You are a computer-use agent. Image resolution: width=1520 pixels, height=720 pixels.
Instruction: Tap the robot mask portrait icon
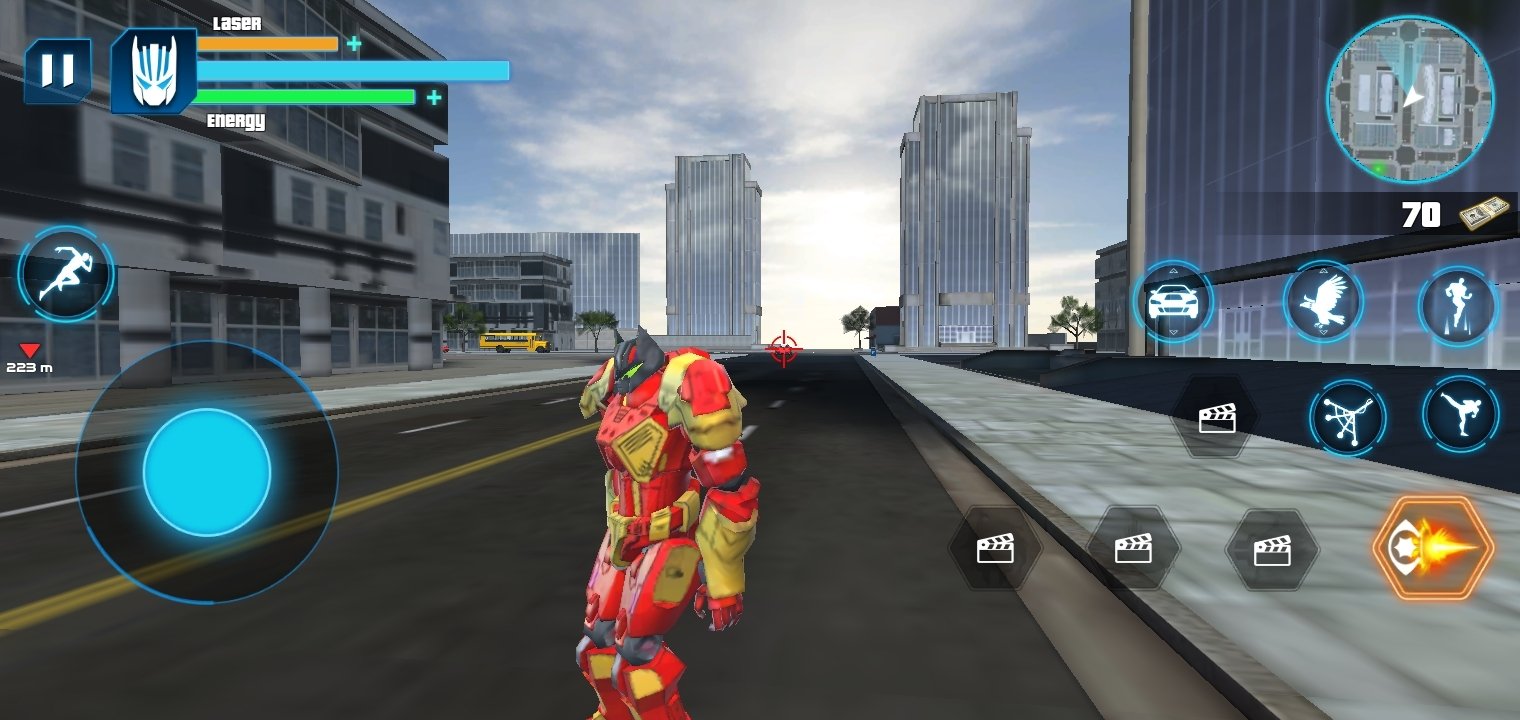pyautogui.click(x=153, y=71)
